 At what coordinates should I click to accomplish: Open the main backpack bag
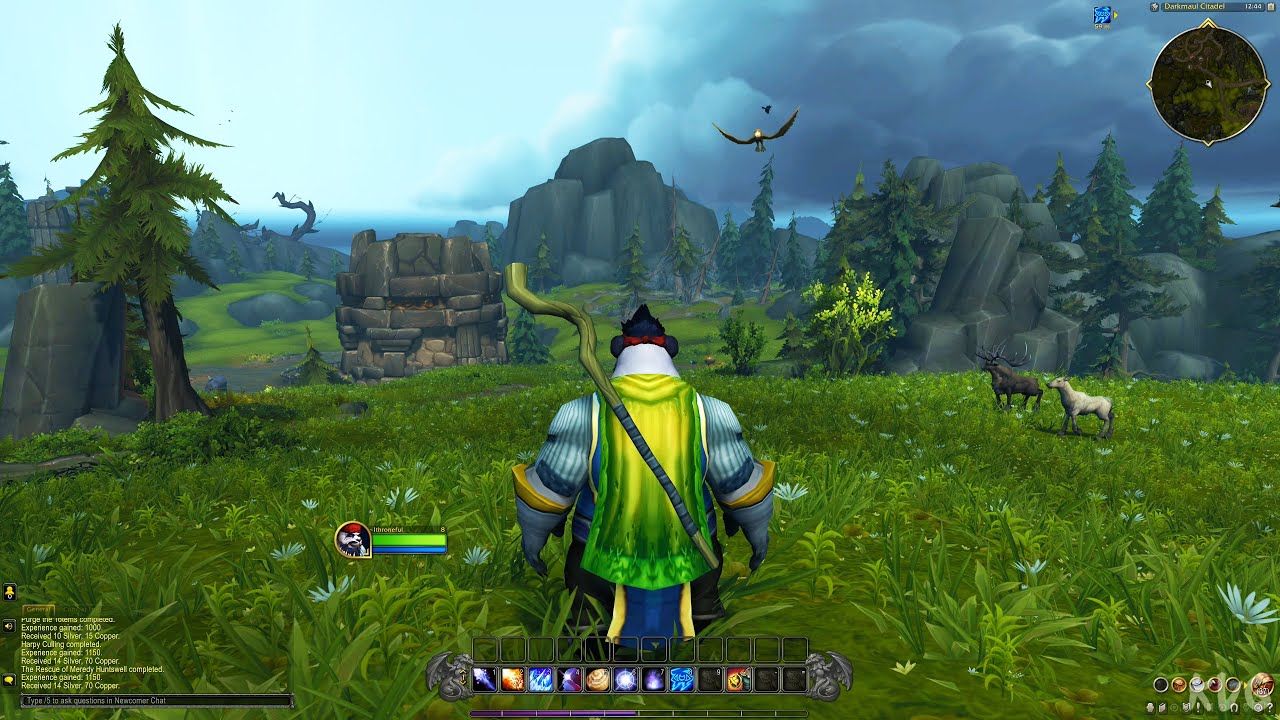point(1262,685)
